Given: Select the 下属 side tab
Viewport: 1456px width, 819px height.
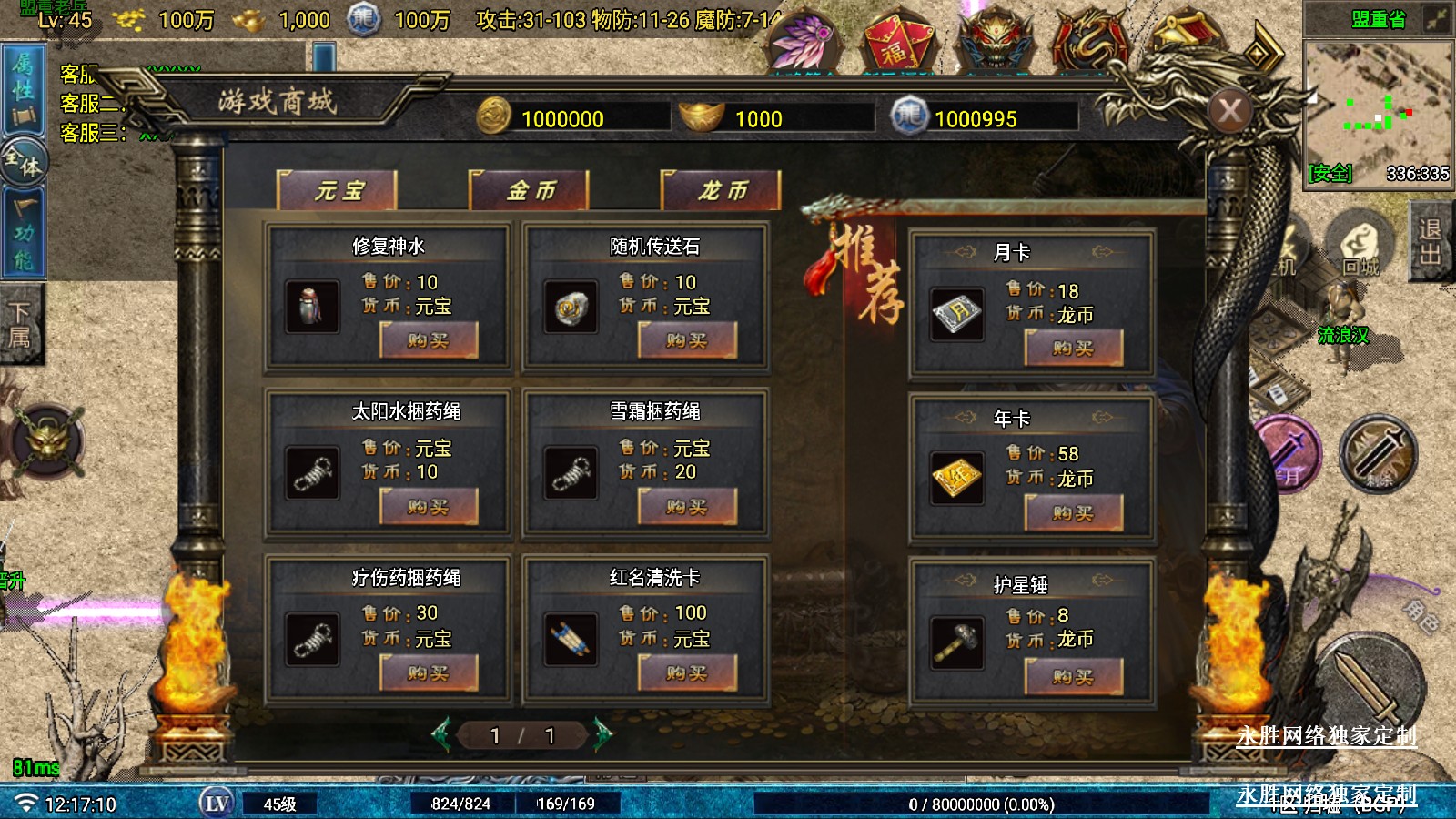Looking at the screenshot, I should pos(20,326).
